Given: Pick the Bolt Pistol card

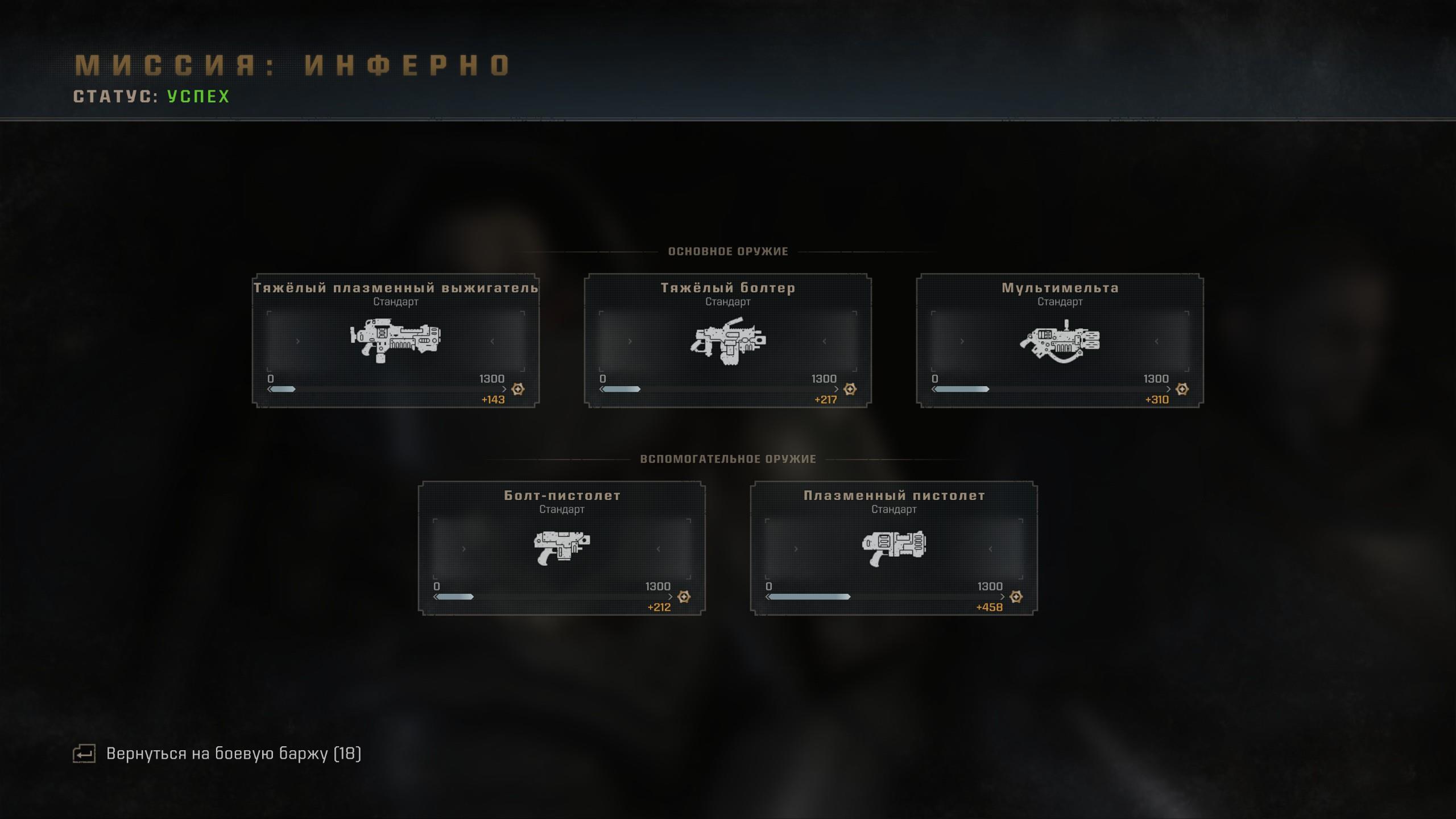Looking at the screenshot, I should click(562, 548).
